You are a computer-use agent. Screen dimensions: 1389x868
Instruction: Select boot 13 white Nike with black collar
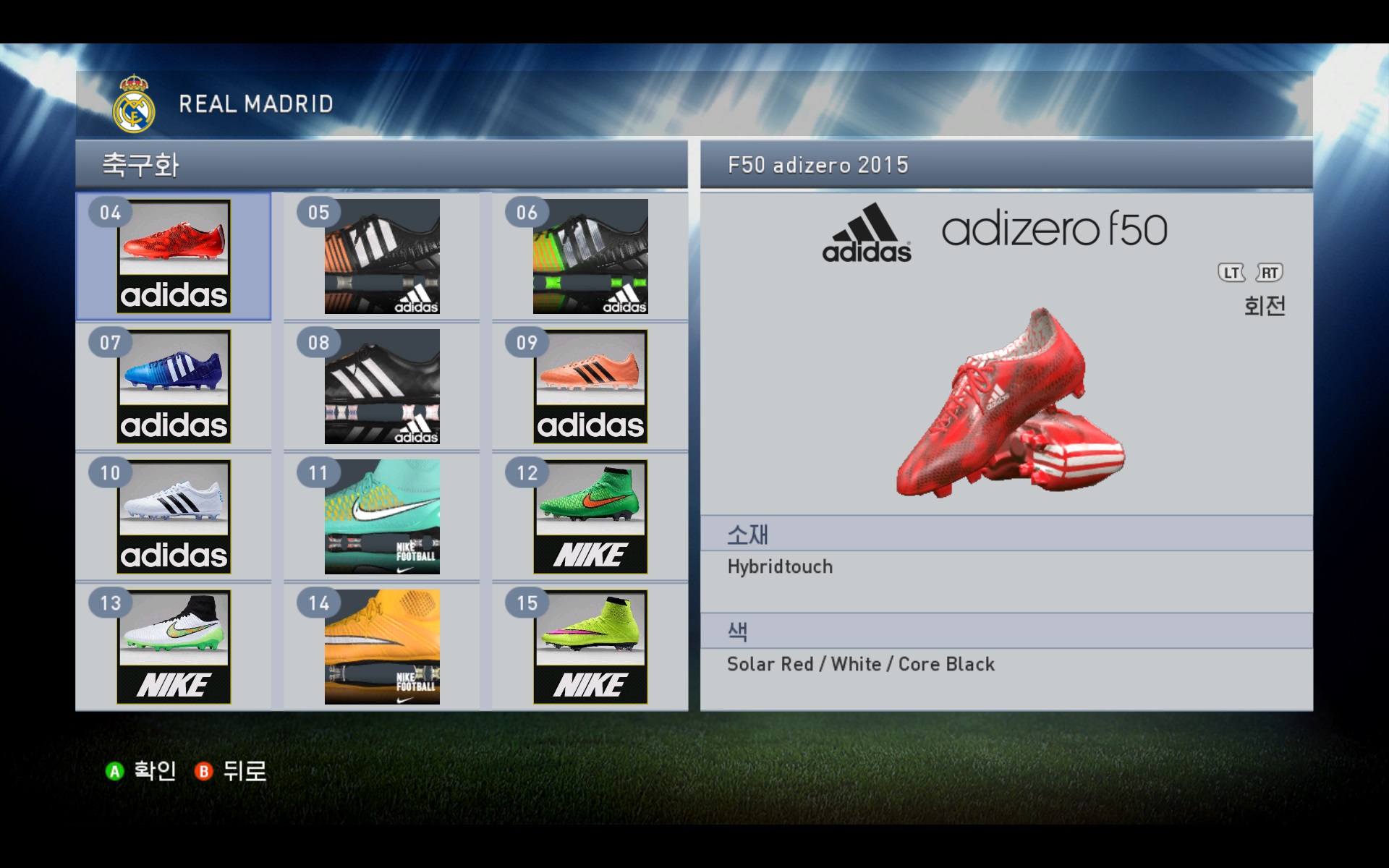174,647
